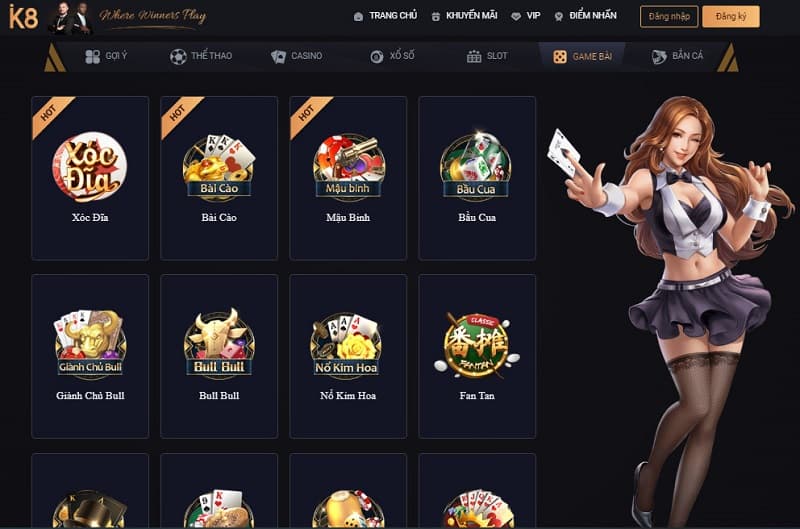Open the Bài Cào card game
Image resolution: width=800 pixels, height=529 pixels.
click(x=219, y=177)
